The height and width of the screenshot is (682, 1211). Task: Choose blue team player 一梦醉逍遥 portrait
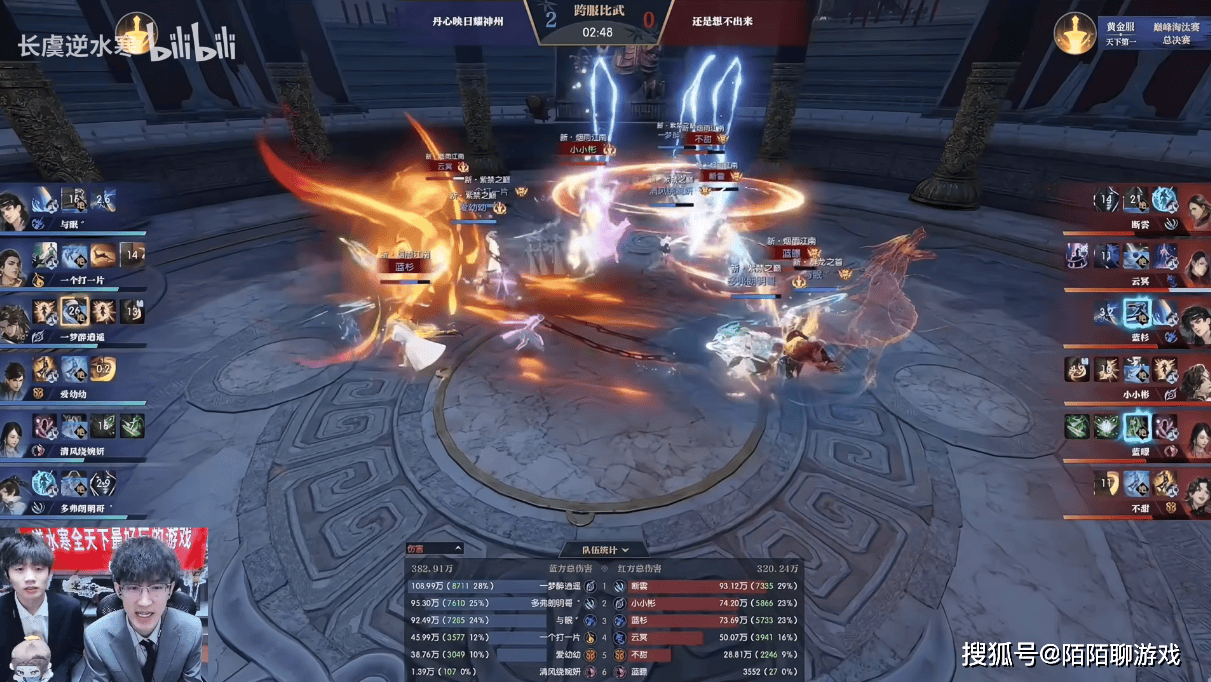(x=15, y=320)
